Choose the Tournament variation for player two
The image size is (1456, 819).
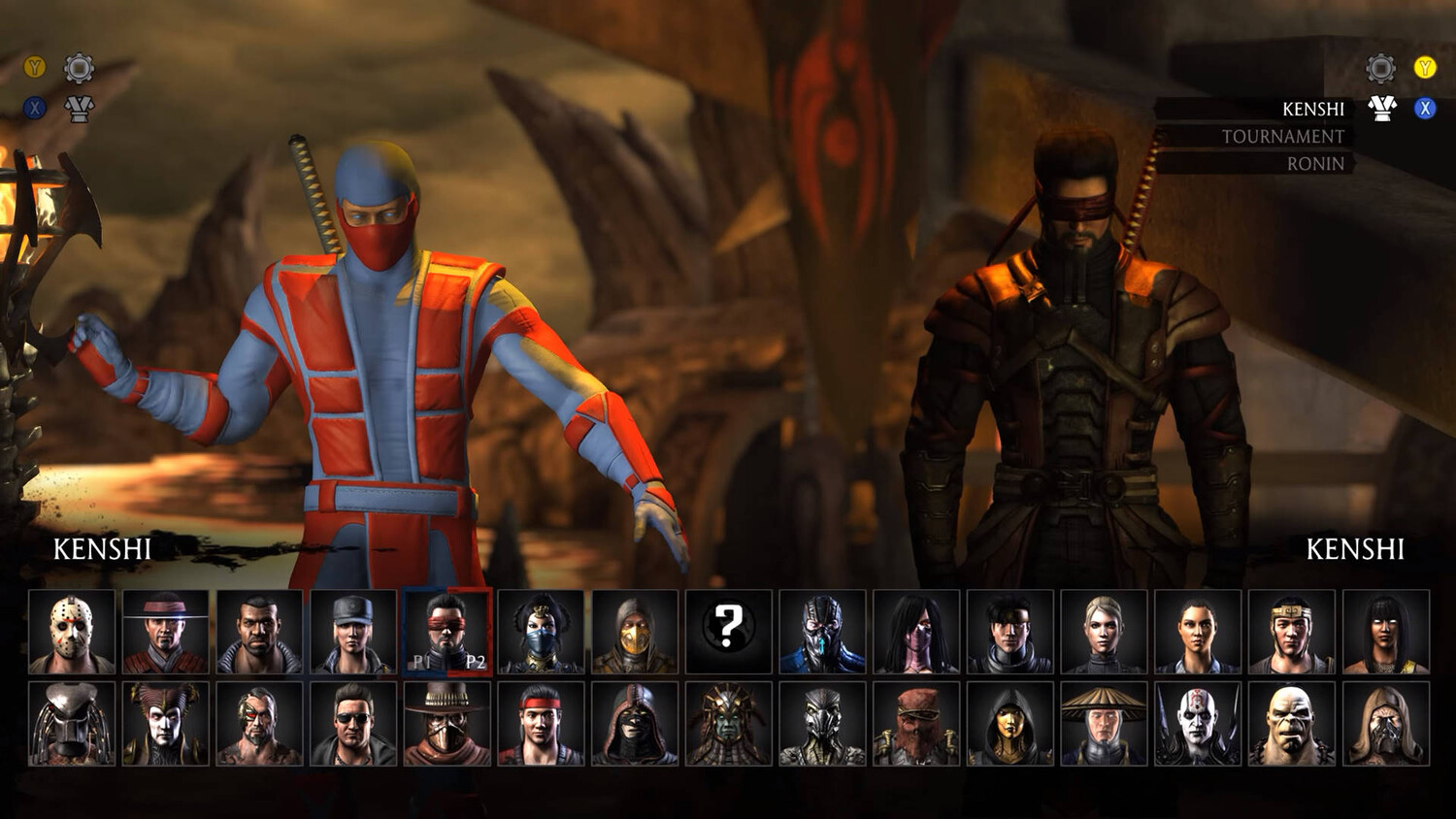1282,137
